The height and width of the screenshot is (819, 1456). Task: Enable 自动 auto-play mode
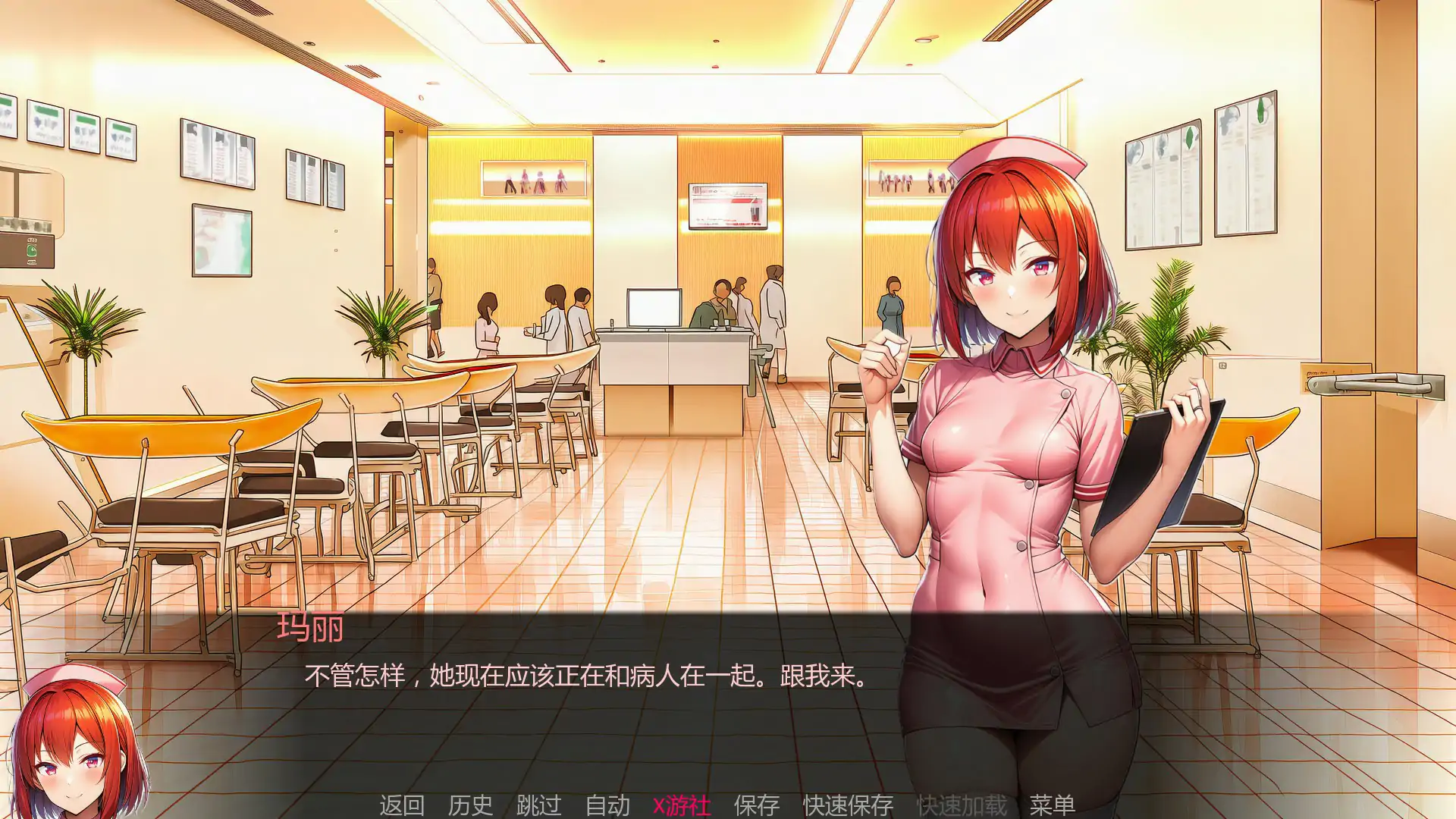pyautogui.click(x=608, y=805)
